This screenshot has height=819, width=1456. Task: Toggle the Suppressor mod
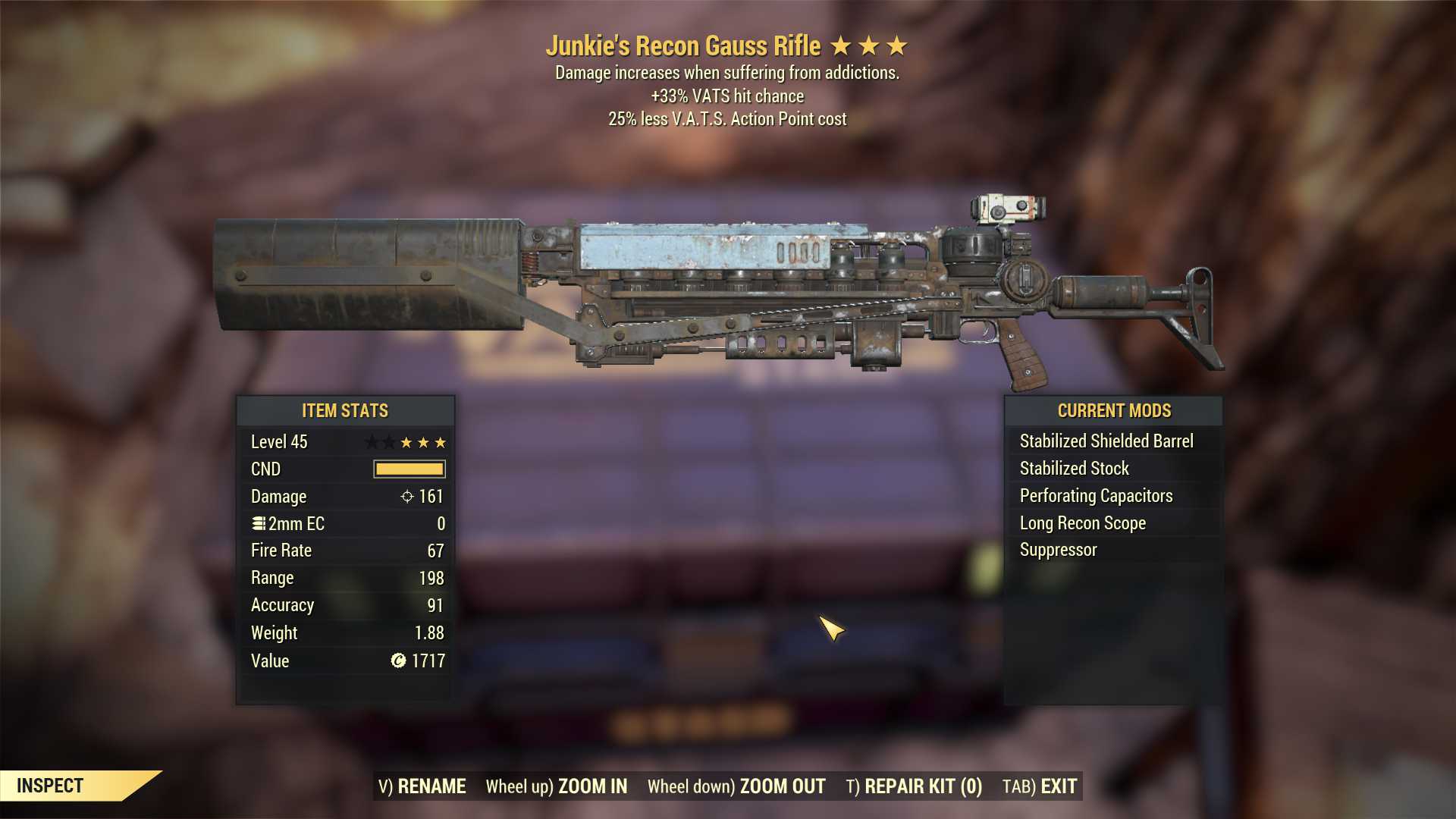(1057, 550)
